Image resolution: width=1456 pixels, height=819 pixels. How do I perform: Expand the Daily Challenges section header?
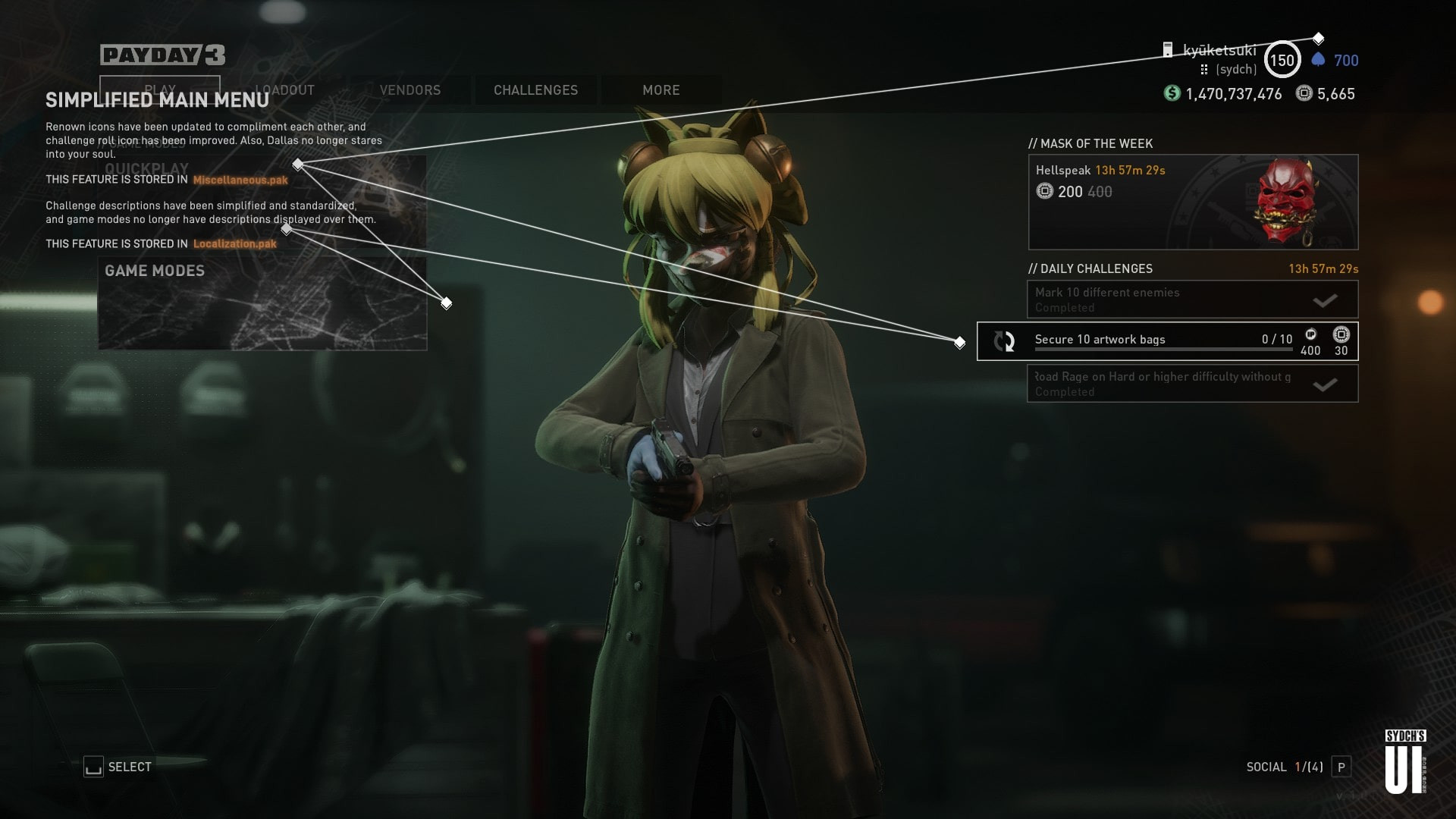pyautogui.click(x=1090, y=268)
